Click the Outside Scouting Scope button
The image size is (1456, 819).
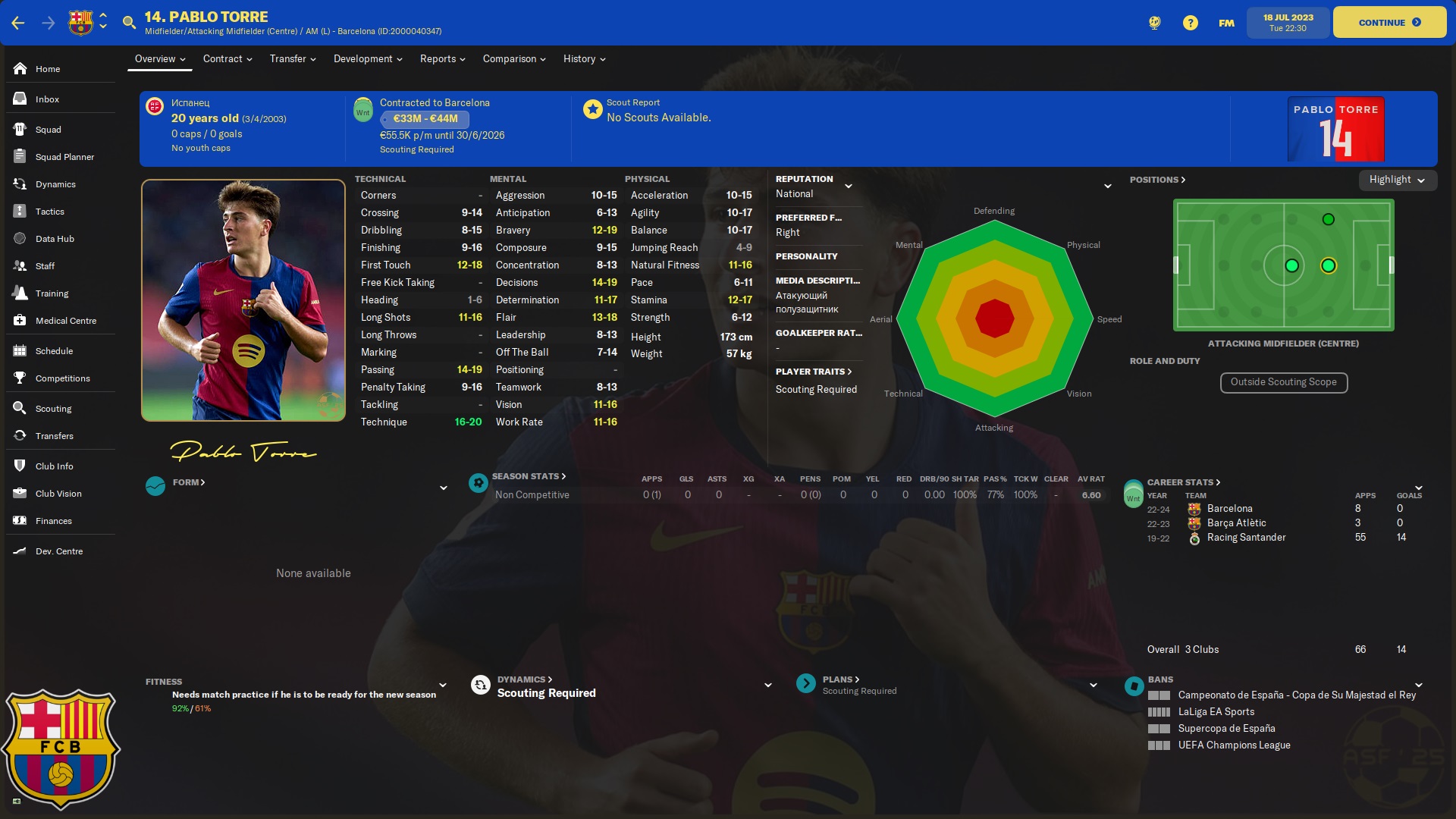coord(1283,382)
